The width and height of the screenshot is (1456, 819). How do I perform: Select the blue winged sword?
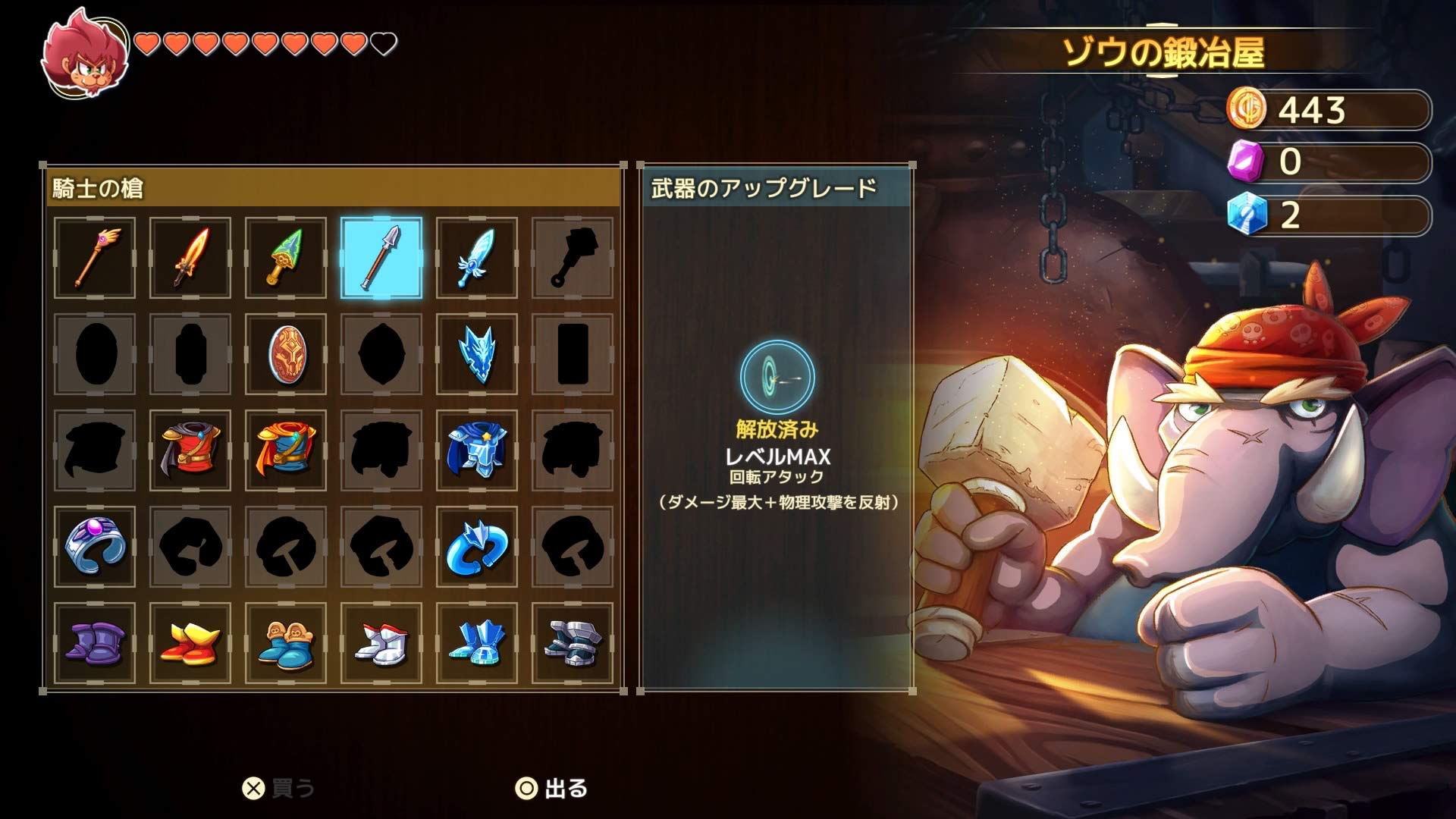pos(476,258)
